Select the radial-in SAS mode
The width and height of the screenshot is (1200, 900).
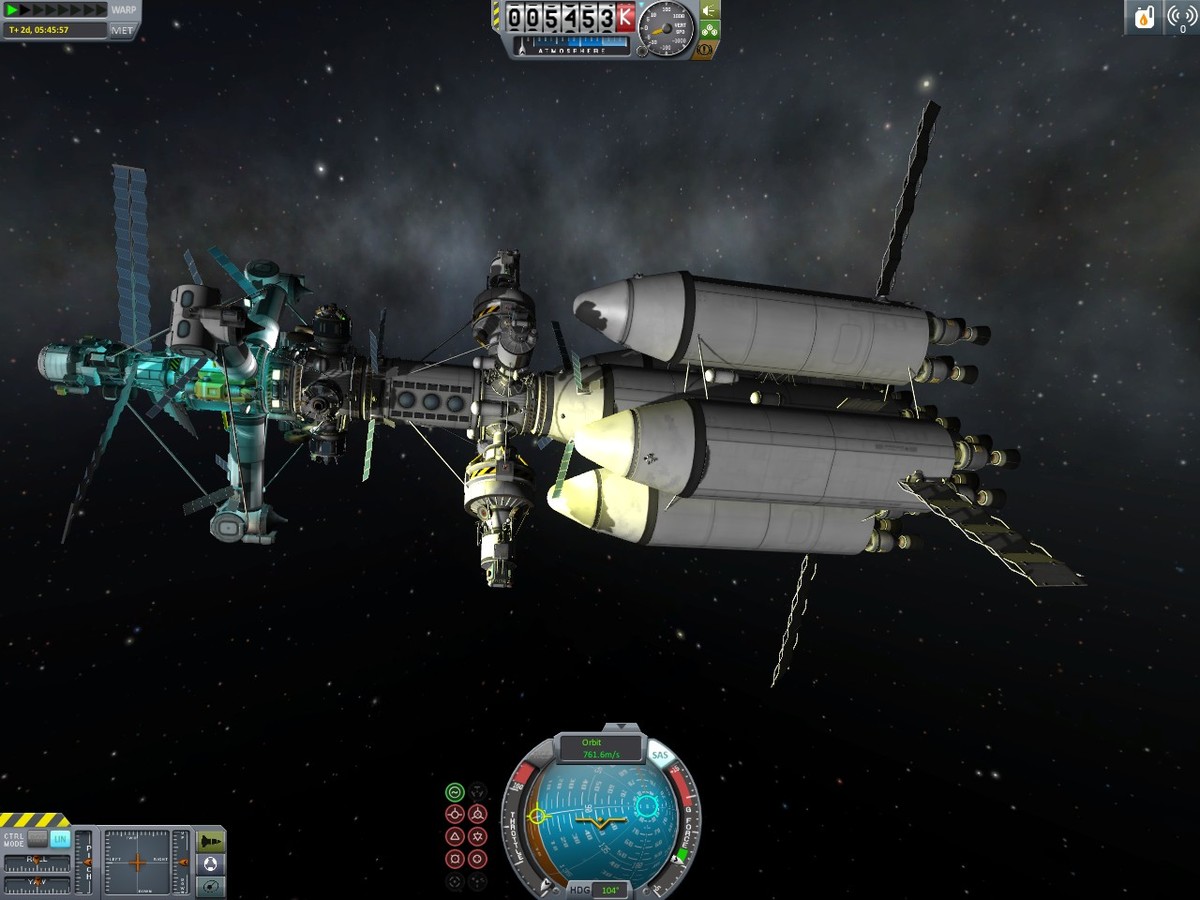coord(455,858)
